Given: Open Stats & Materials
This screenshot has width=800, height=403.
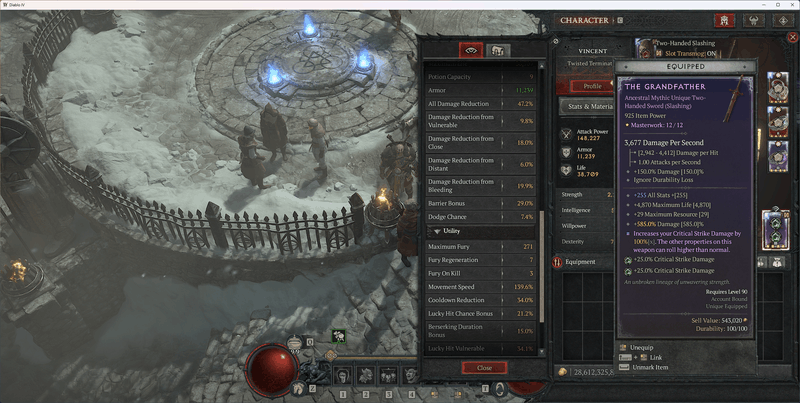Looking at the screenshot, I should (x=585, y=105).
